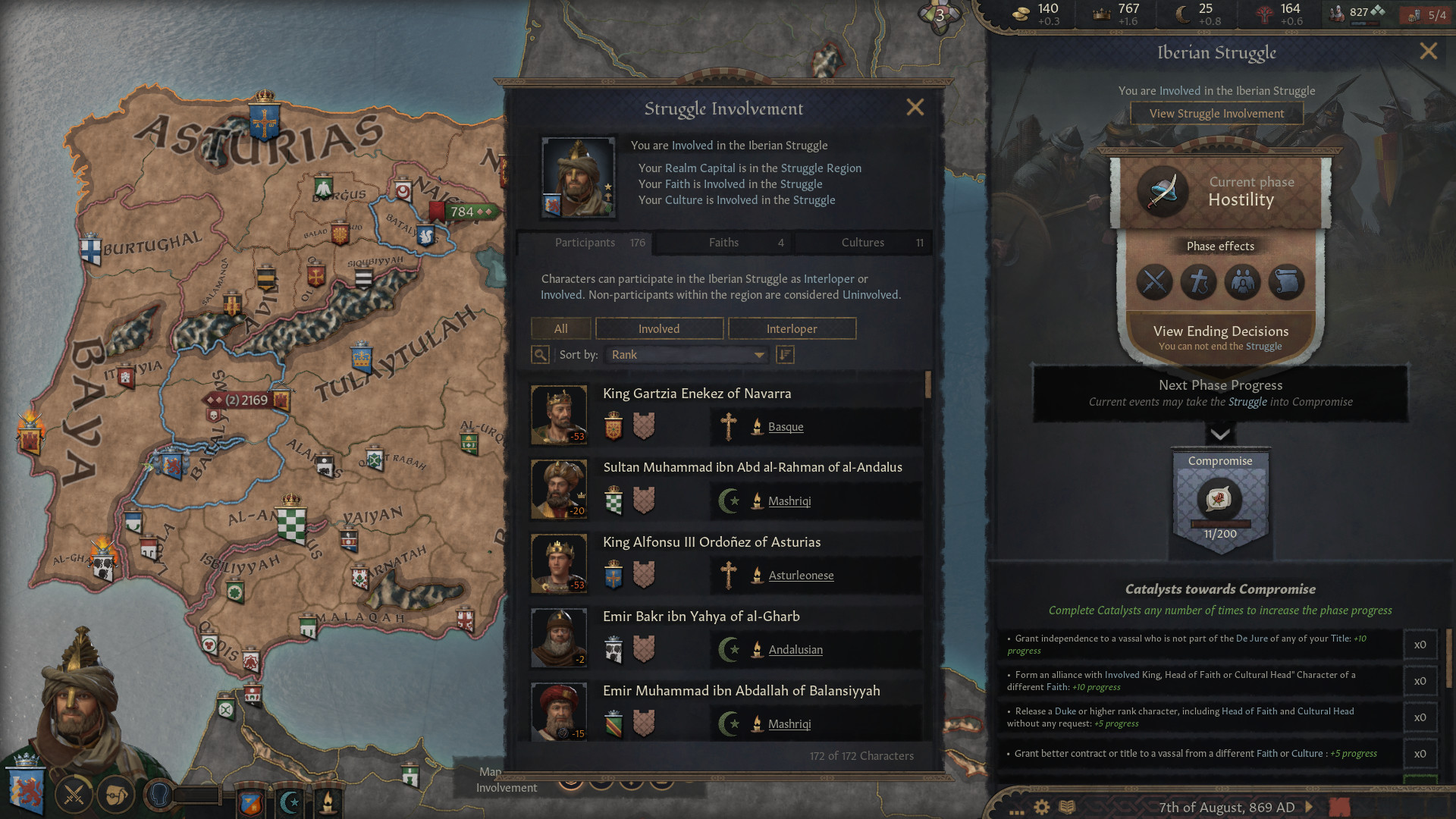Switch to the Faiths tab
Image resolution: width=1456 pixels, height=819 pixels.
723,243
